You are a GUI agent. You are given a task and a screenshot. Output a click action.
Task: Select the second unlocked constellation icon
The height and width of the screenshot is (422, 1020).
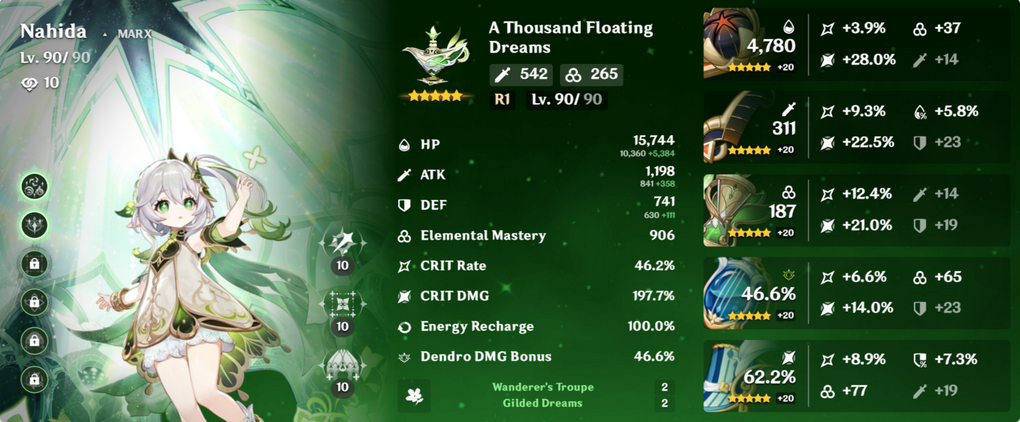(35, 225)
